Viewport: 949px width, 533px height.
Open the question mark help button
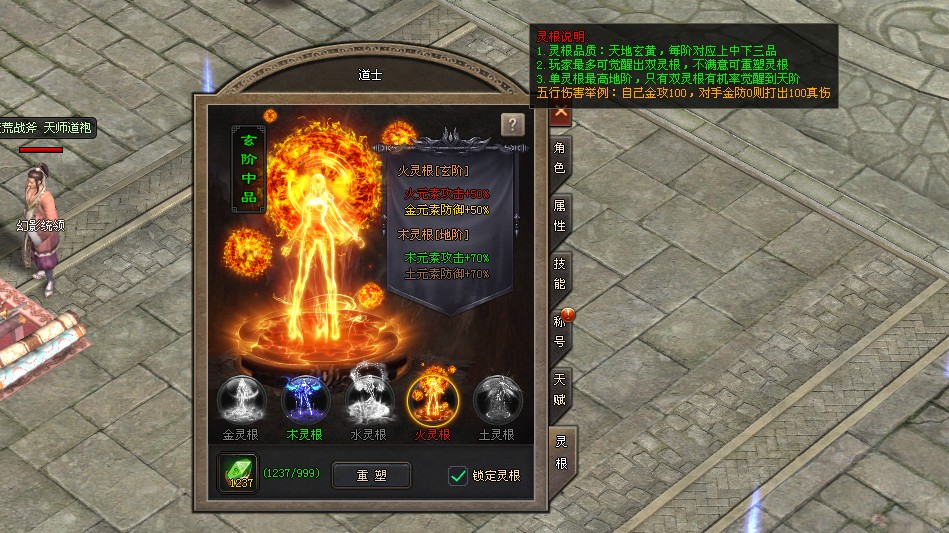[512, 125]
